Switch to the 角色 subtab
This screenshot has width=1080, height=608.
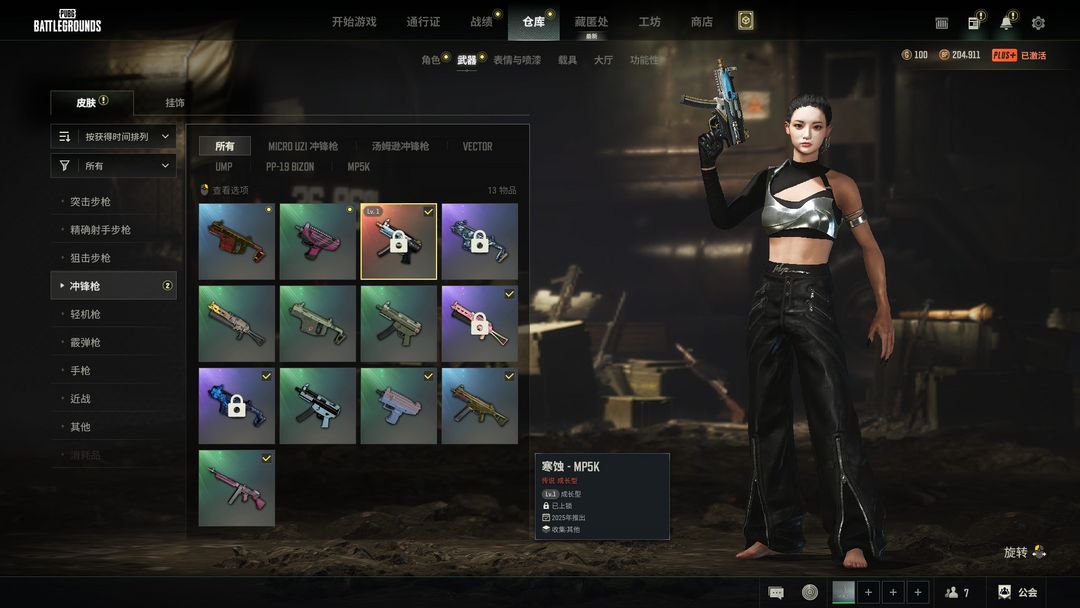[x=431, y=60]
